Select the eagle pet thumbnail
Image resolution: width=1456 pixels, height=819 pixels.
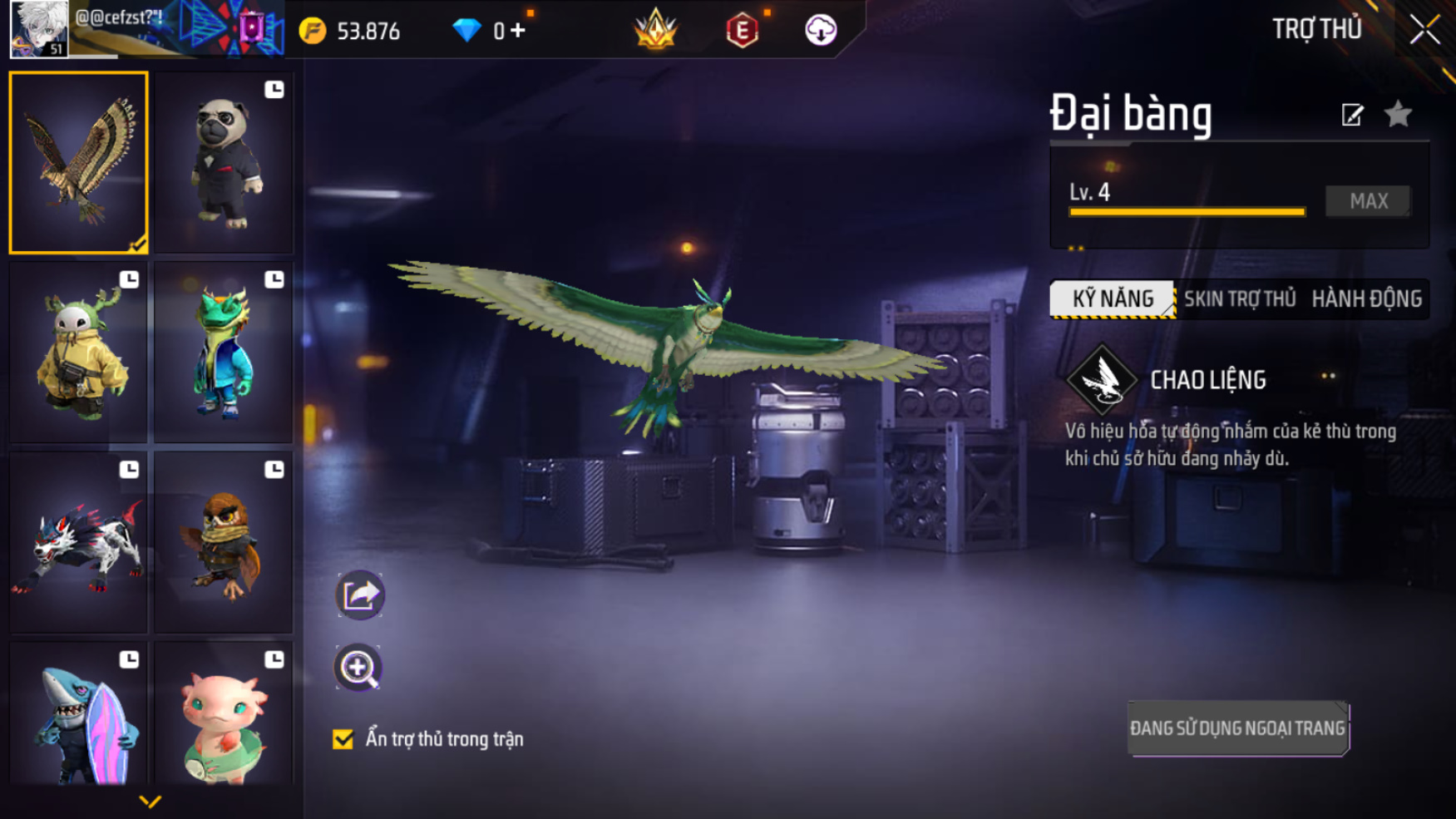tap(78, 162)
